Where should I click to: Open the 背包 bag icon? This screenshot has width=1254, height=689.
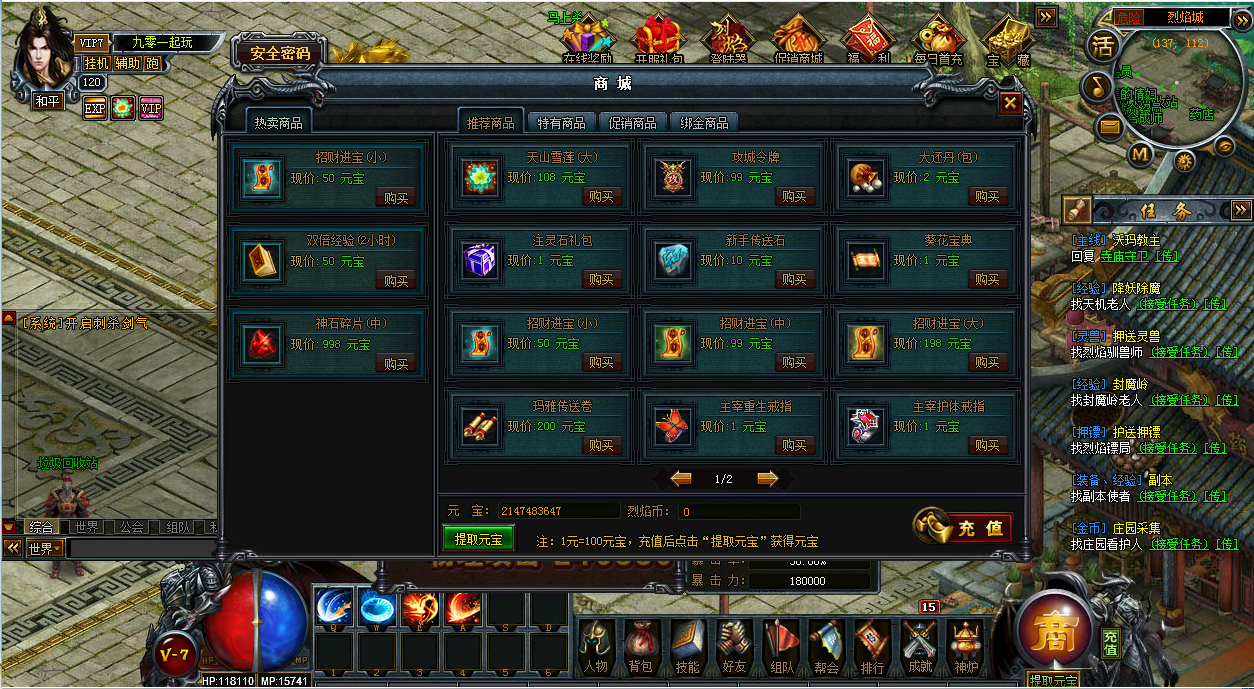pyautogui.click(x=642, y=647)
